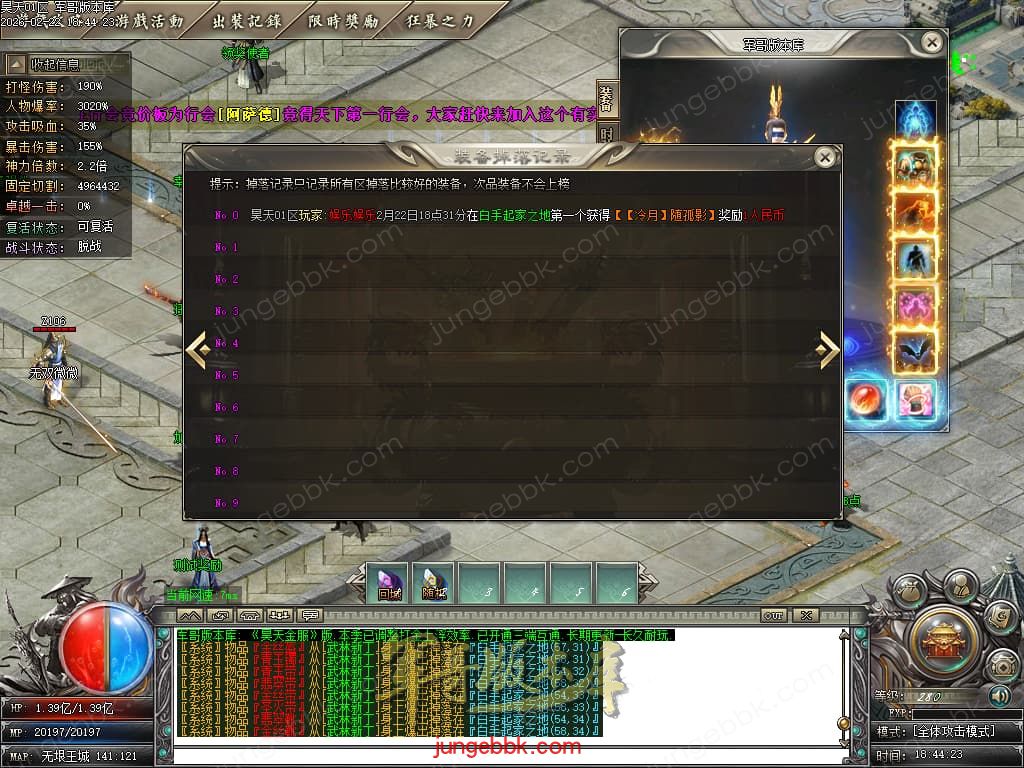Use the 随机 hotbar item
This screenshot has height=768, width=1024.
(434, 583)
